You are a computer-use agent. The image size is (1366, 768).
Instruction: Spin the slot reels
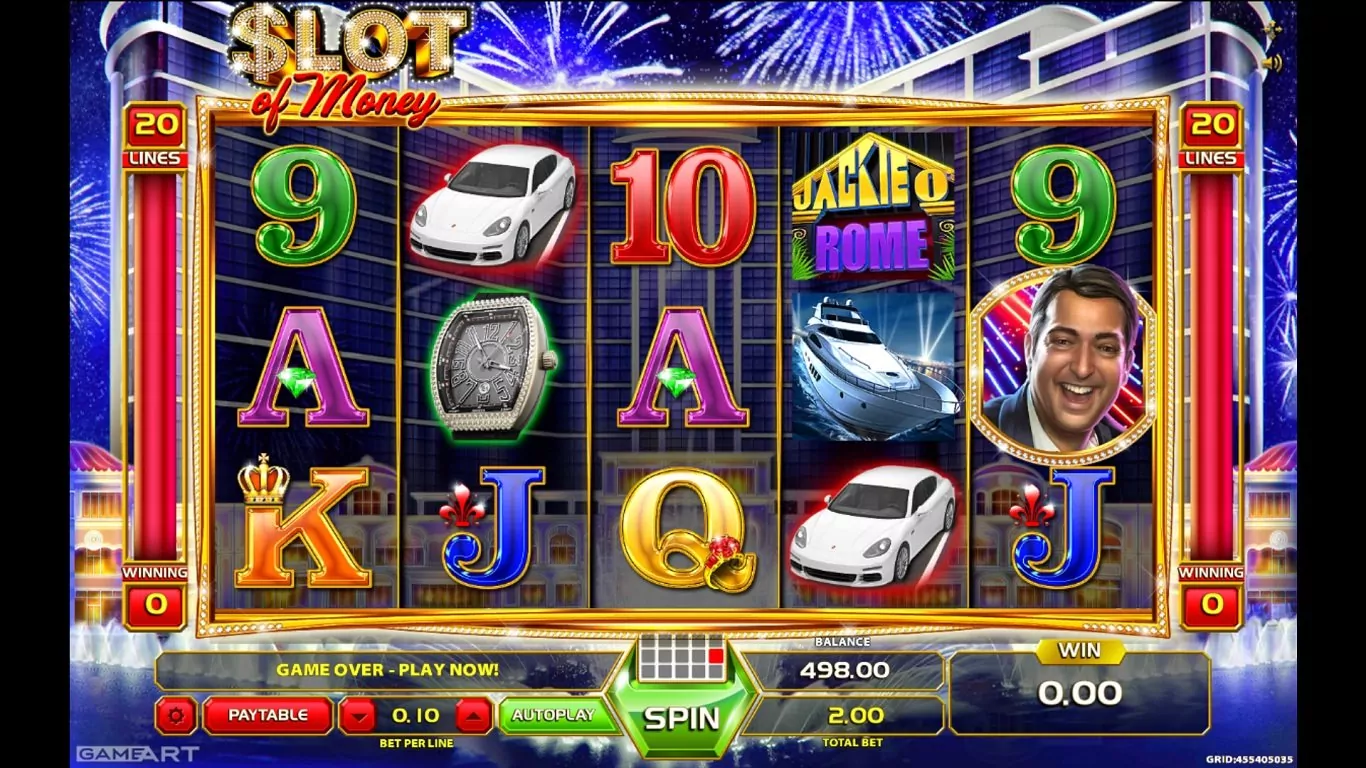(681, 718)
